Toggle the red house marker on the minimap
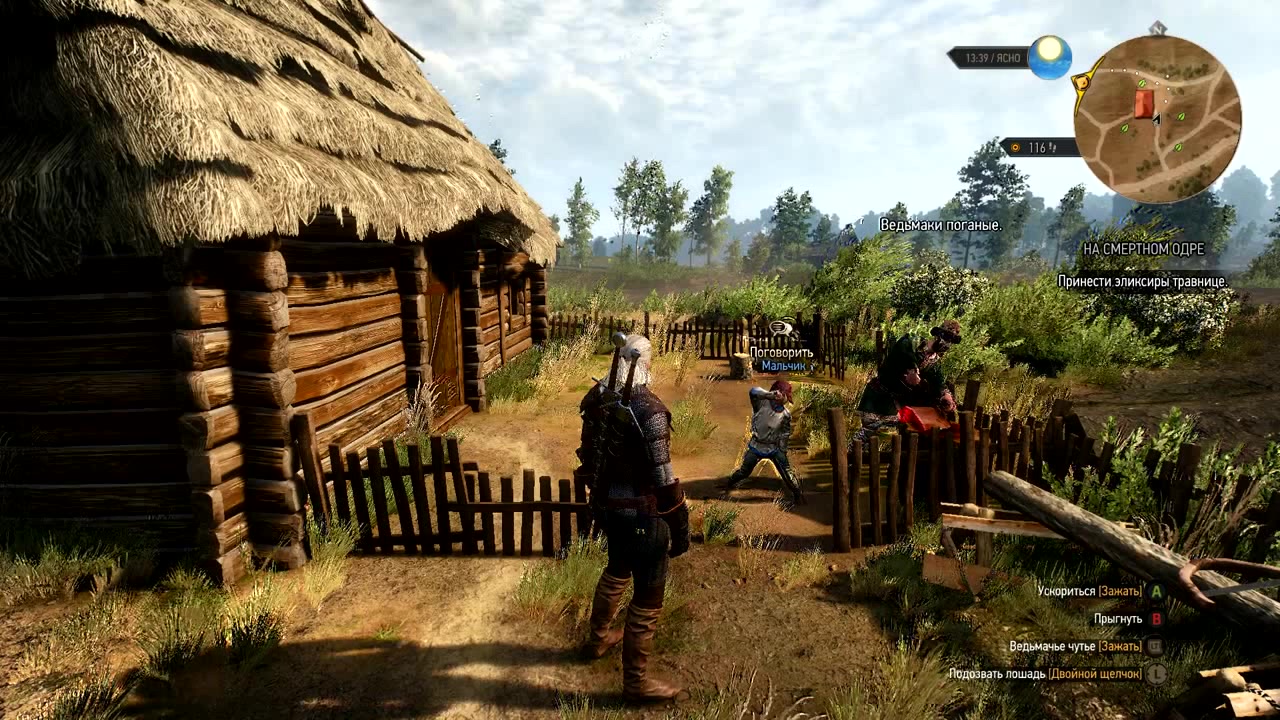The width and height of the screenshot is (1280, 720). pos(1144,103)
